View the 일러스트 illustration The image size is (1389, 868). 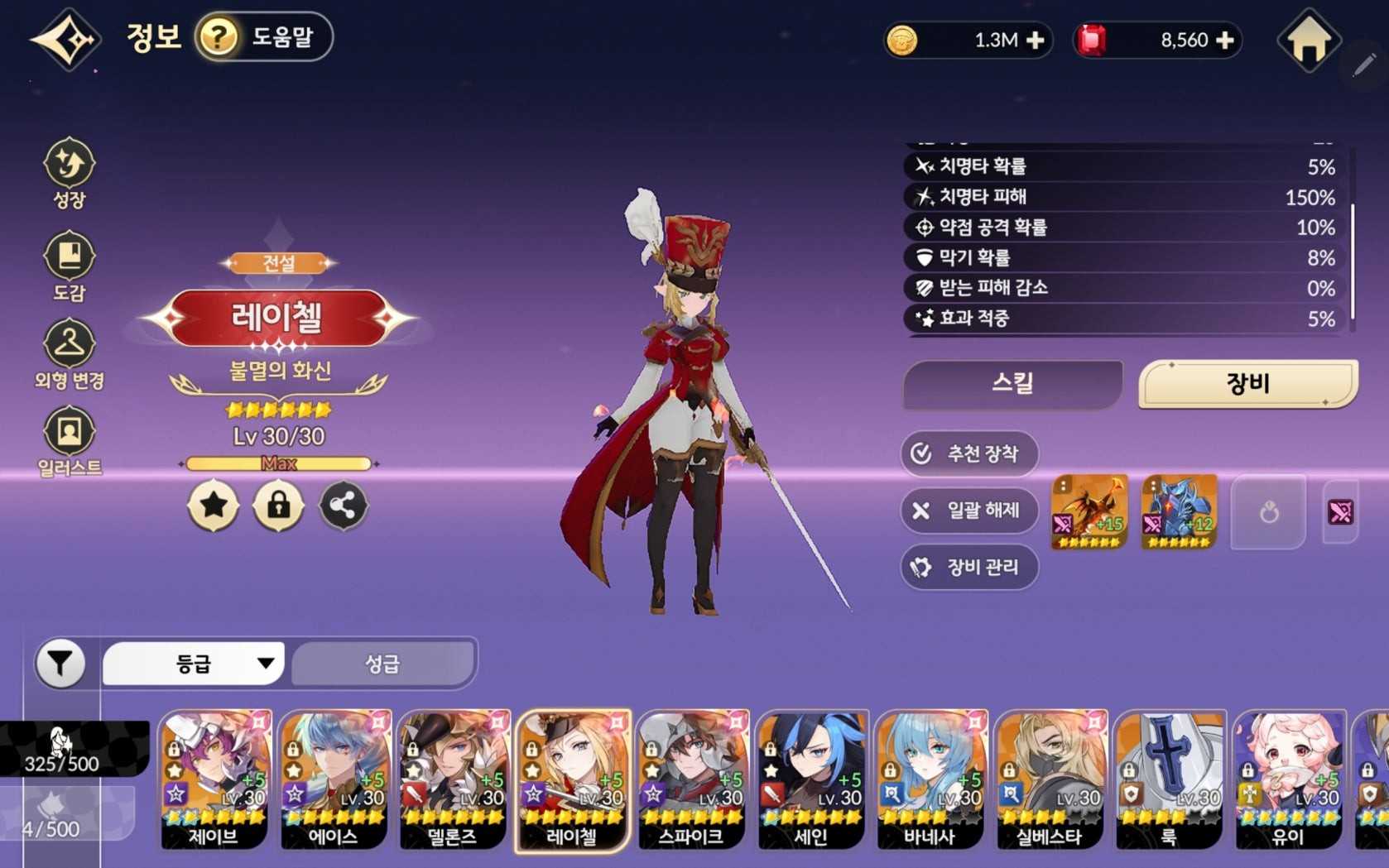70,441
